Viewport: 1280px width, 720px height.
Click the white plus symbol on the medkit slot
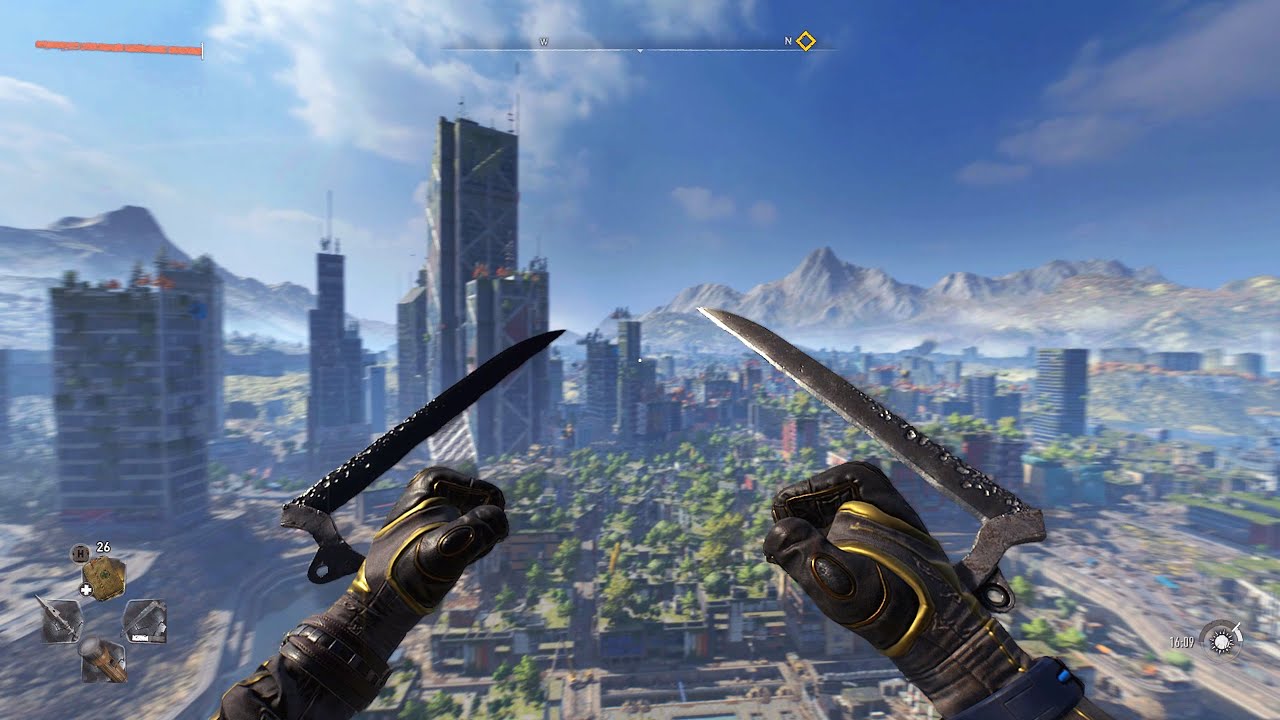point(86,588)
